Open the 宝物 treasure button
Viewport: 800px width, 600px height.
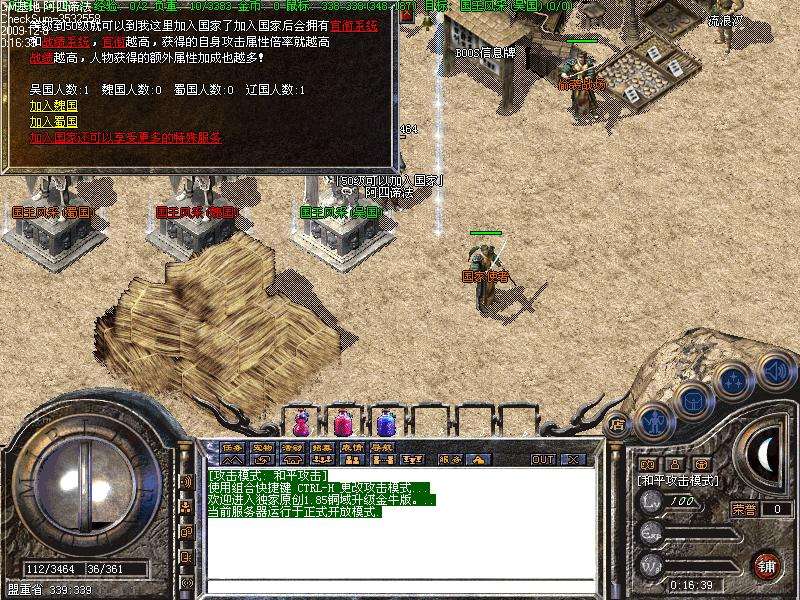pyautogui.click(x=262, y=447)
